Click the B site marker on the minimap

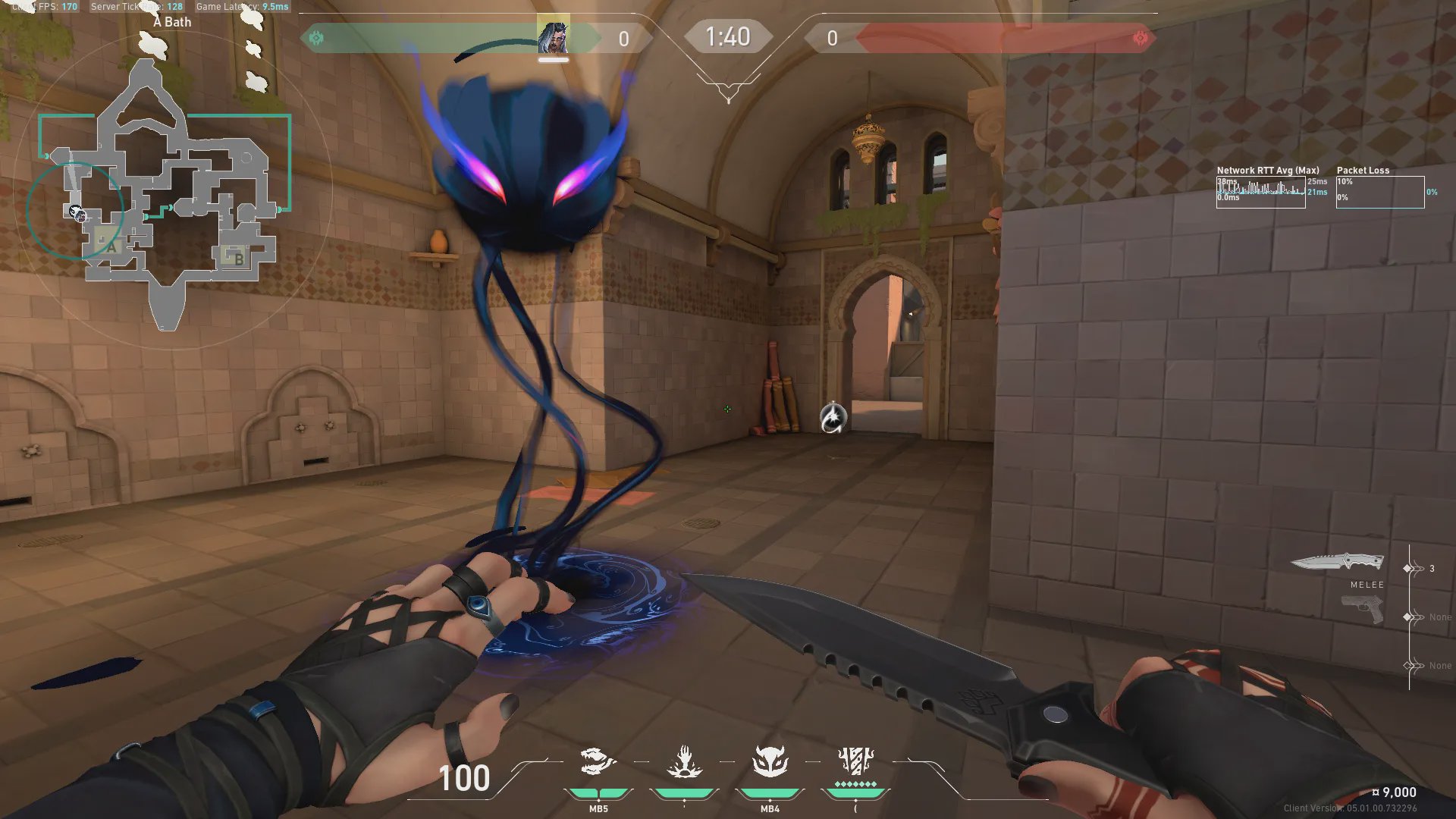coord(238,259)
